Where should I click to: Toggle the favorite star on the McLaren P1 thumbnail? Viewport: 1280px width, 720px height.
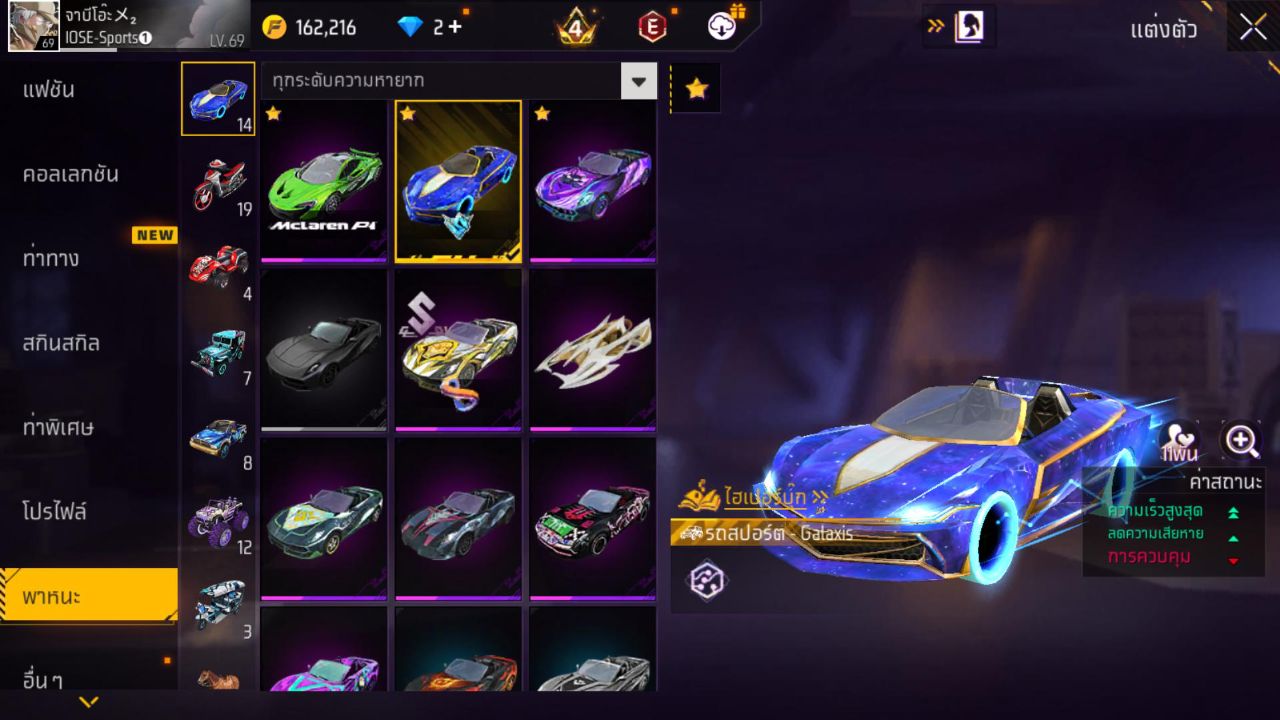pyautogui.click(x=272, y=115)
